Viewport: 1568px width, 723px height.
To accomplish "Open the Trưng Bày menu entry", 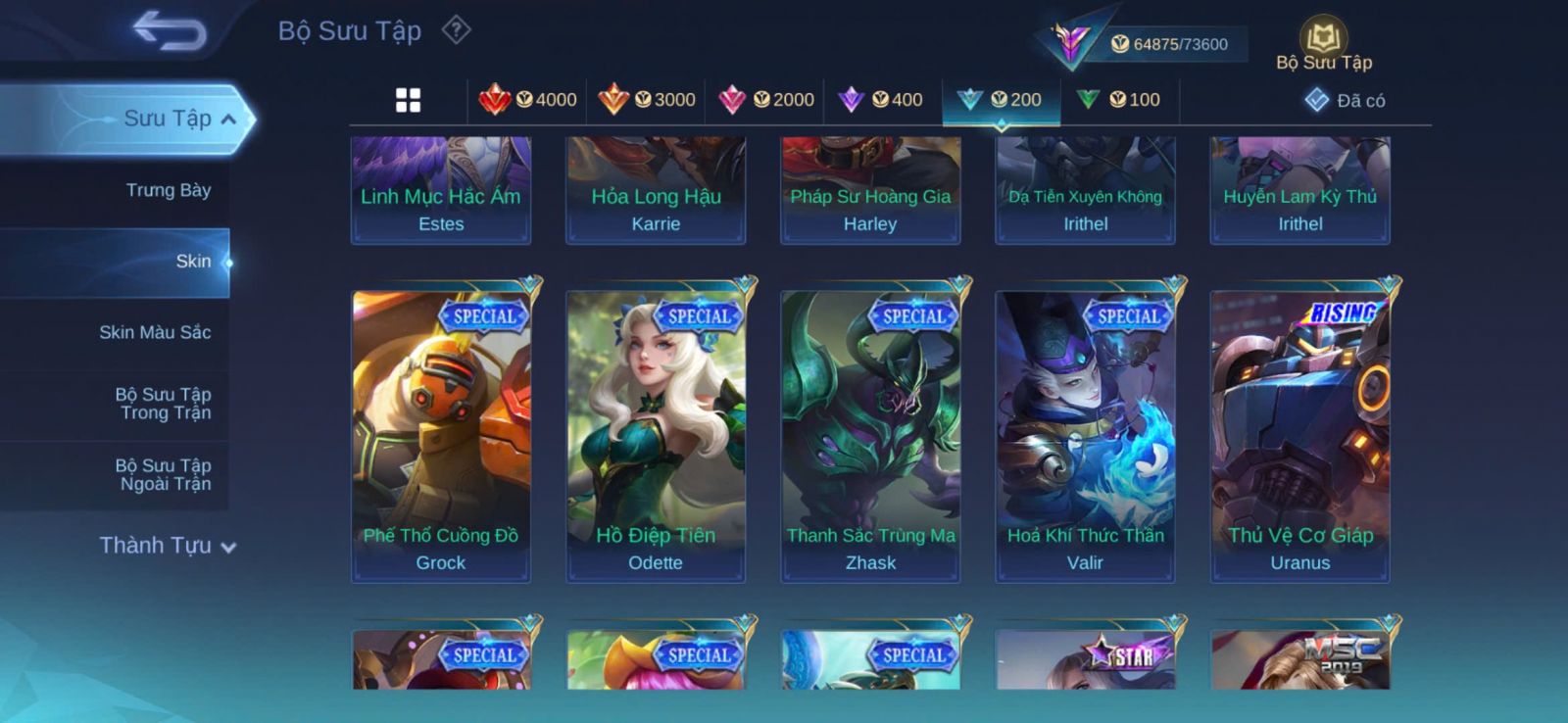I will tap(168, 190).
